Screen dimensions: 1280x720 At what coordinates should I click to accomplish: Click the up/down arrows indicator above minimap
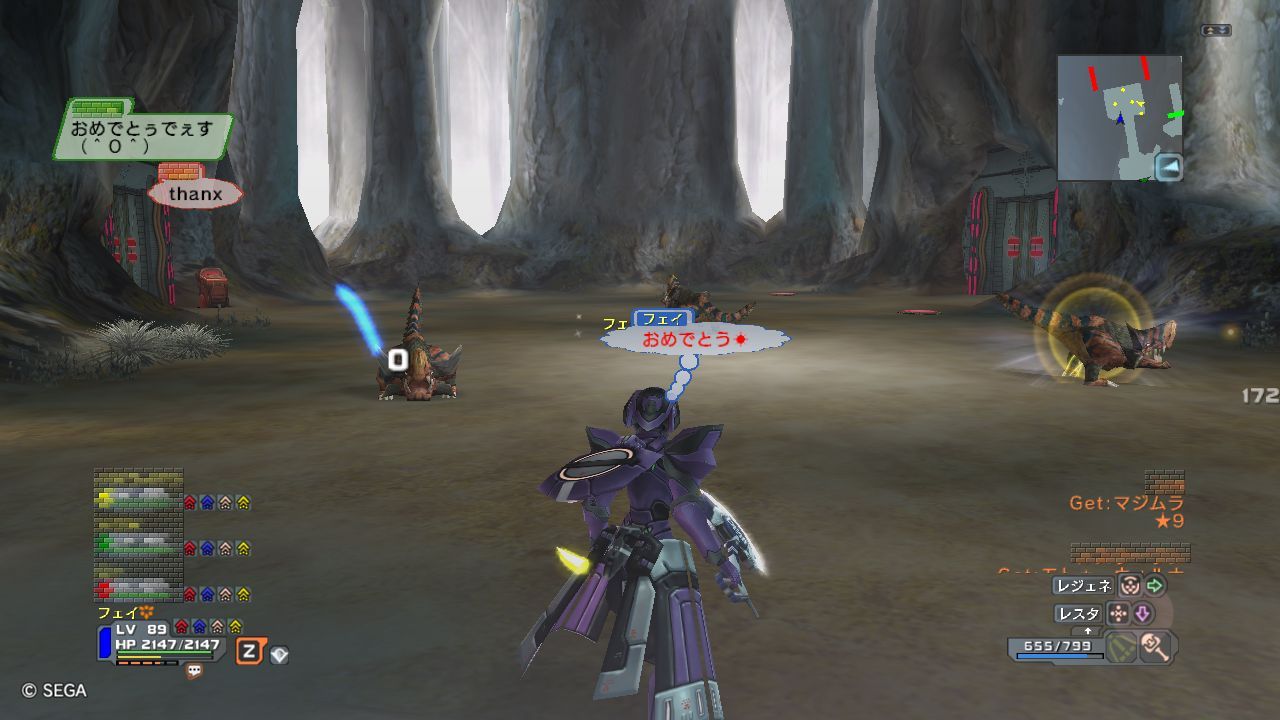point(1216,31)
